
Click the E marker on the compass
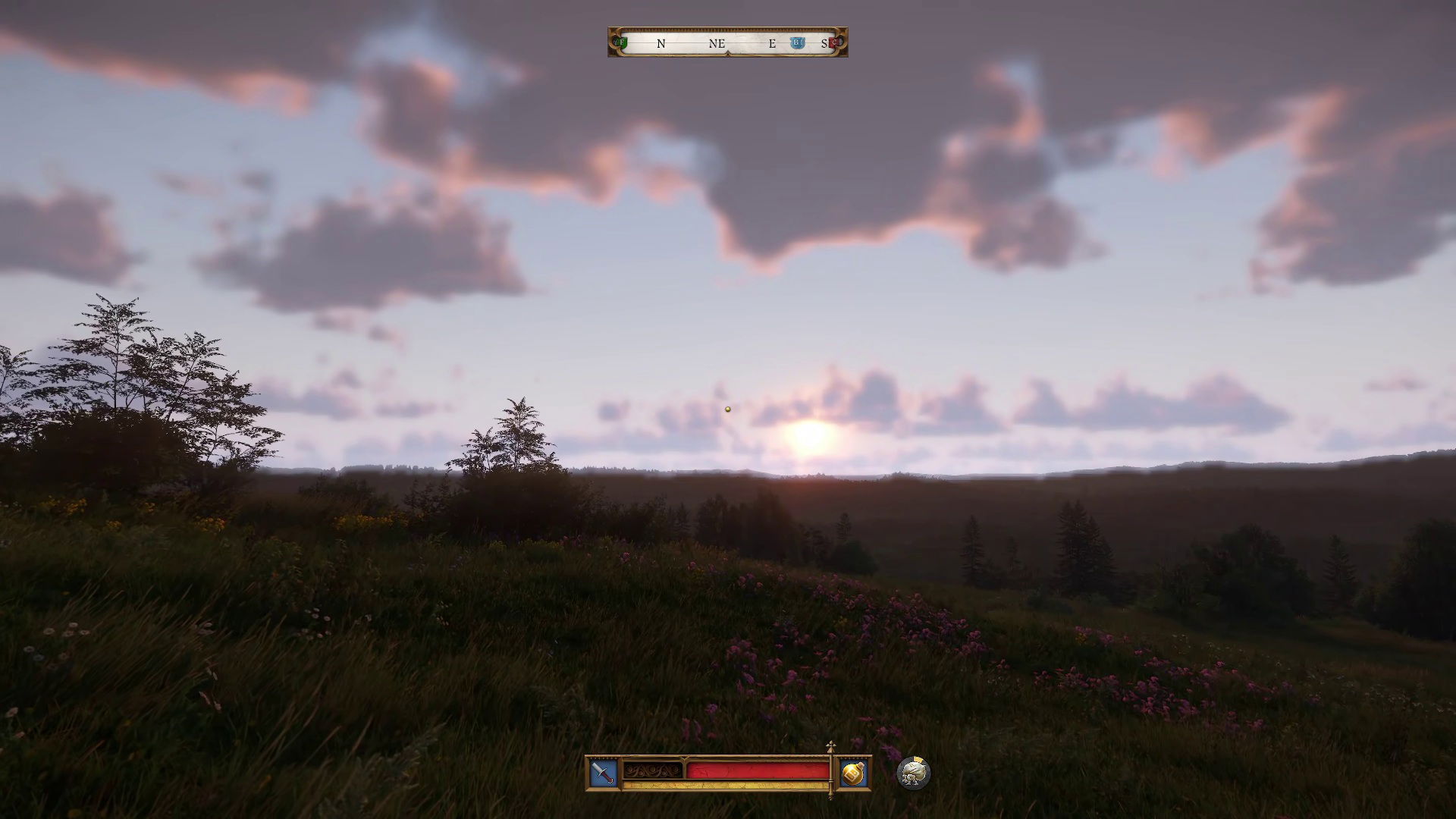click(x=772, y=43)
